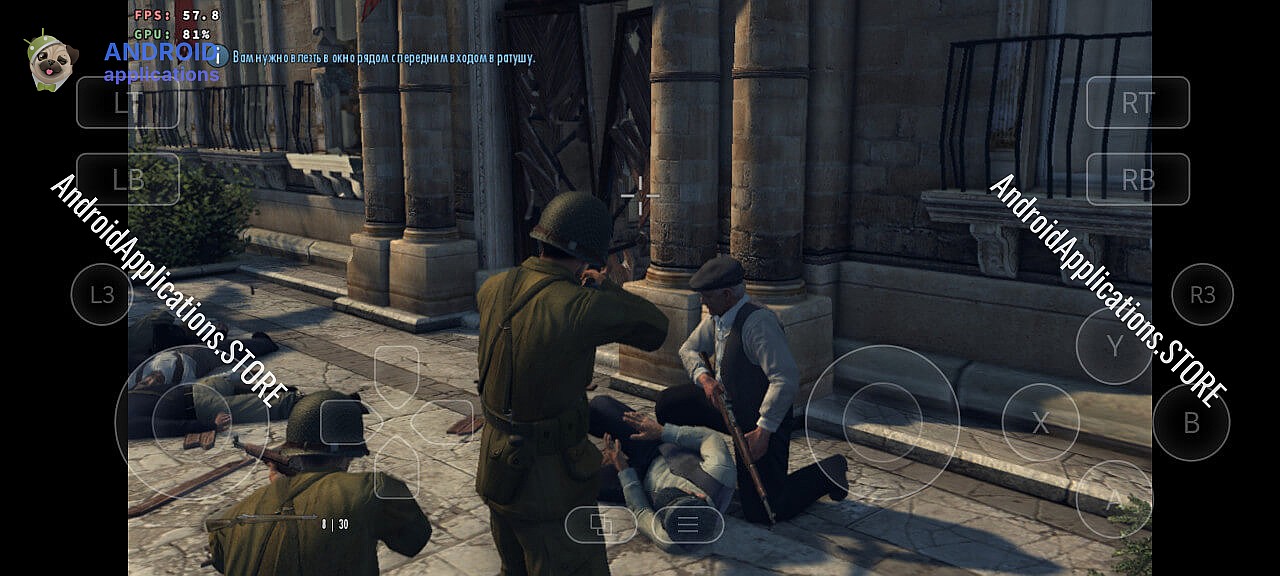Tap the on-screen A face button

(x=1114, y=499)
